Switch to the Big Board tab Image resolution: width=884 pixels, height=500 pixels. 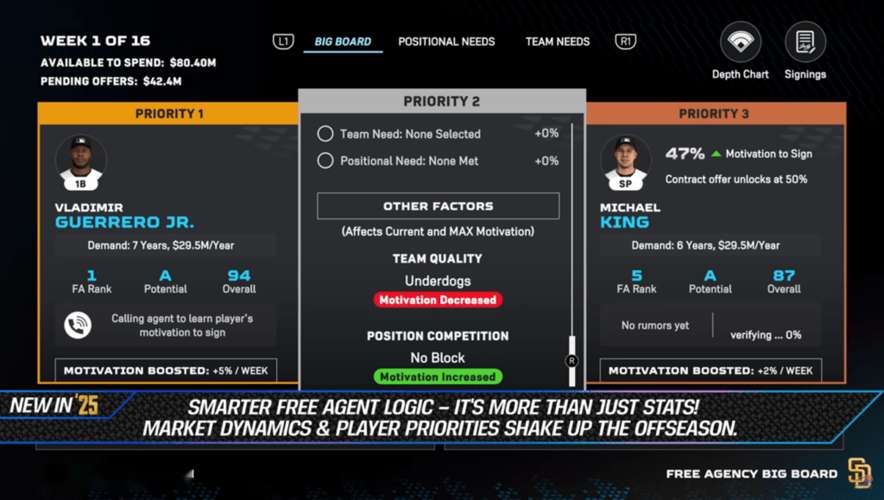point(342,42)
